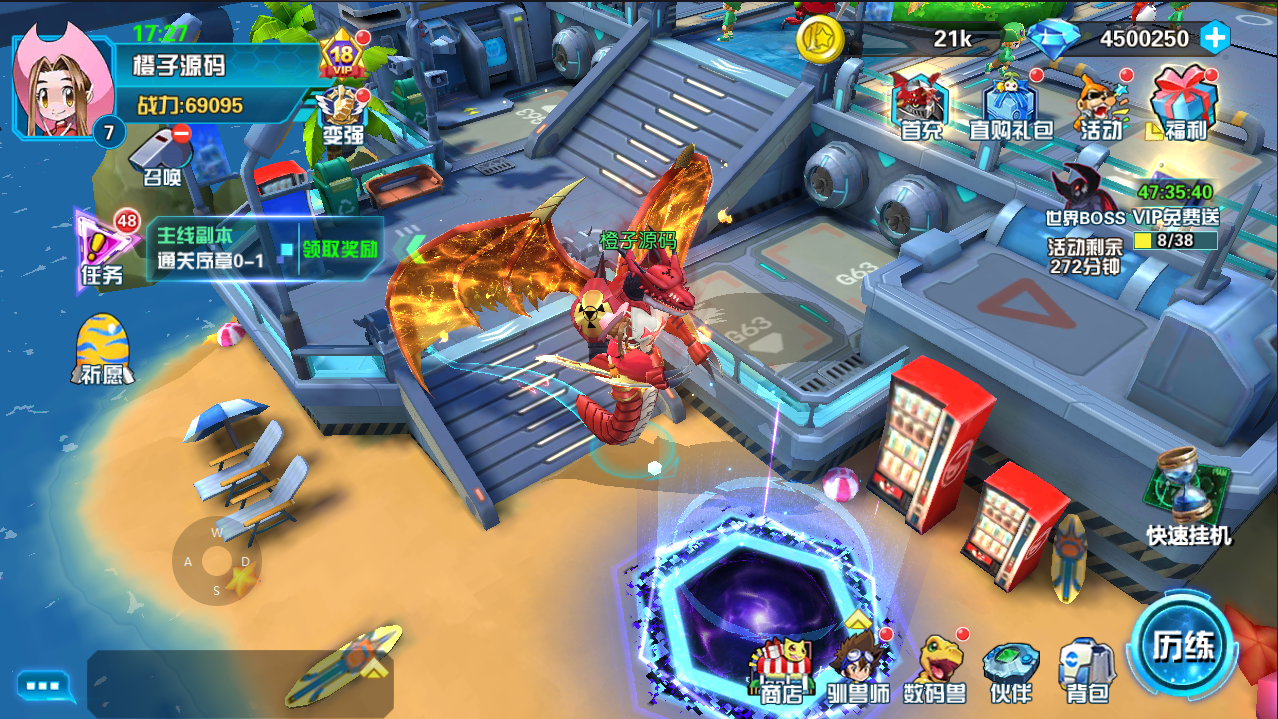Open the 召唤 summon whistle

pyautogui.click(x=161, y=155)
